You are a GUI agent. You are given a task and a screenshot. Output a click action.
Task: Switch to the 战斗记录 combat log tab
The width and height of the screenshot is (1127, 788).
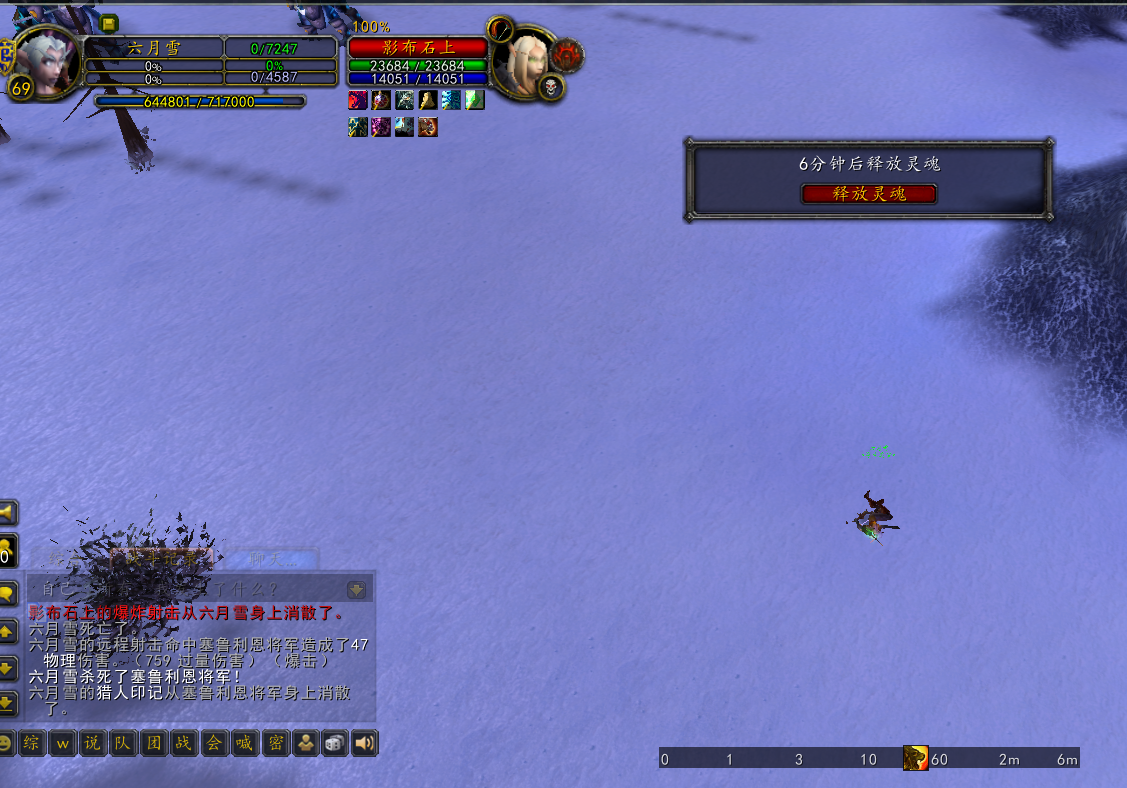[160, 558]
